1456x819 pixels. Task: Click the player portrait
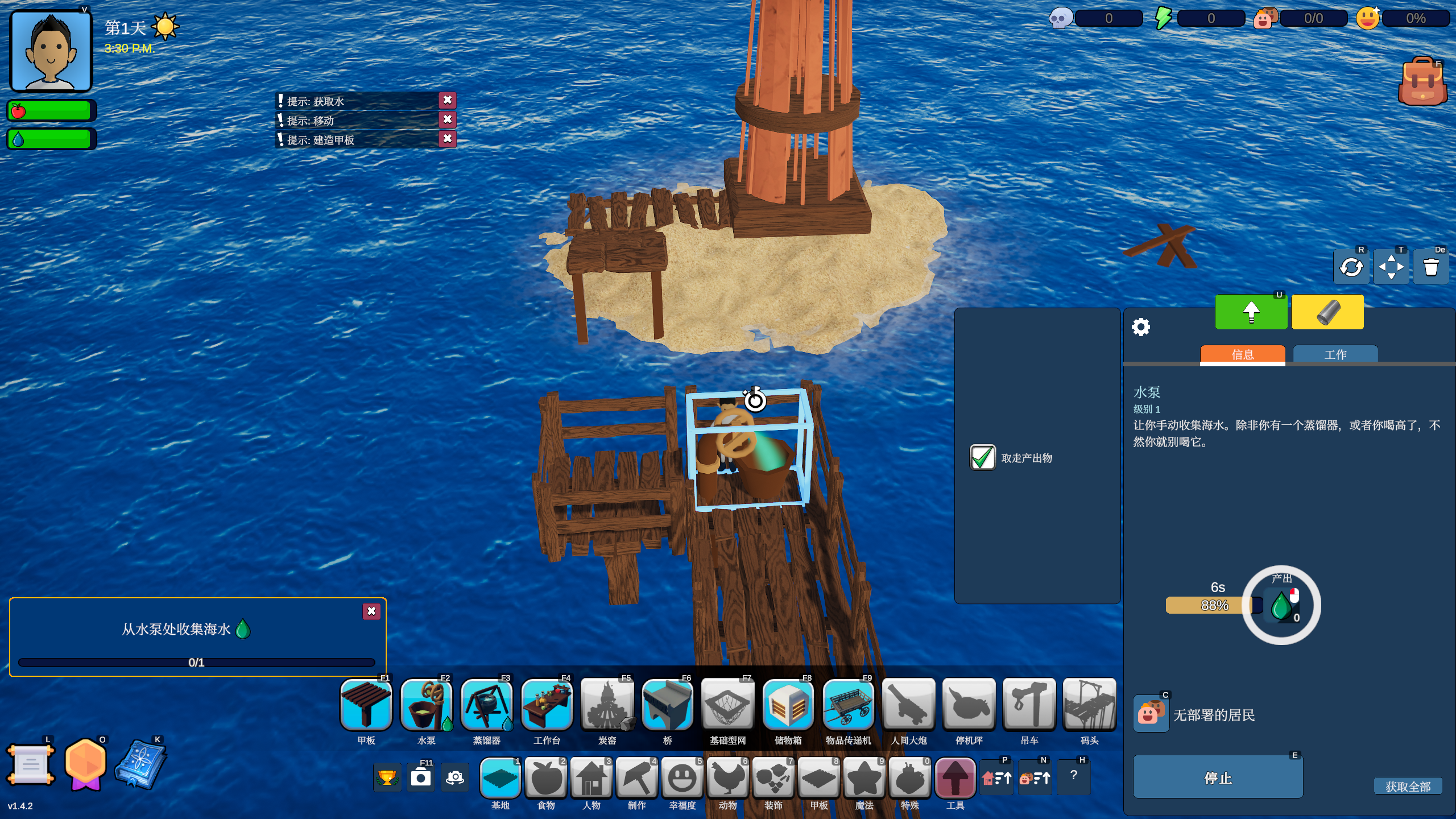coord(51,51)
